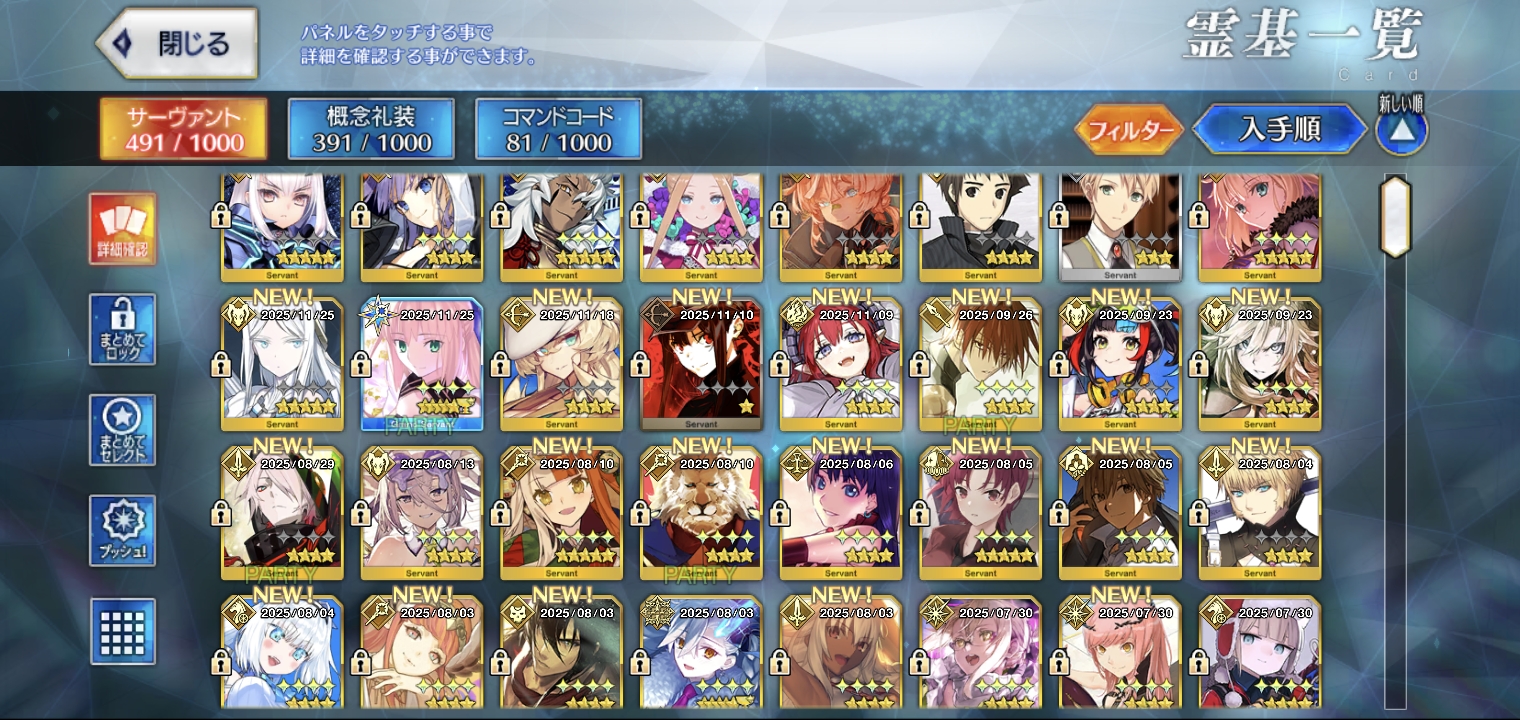
Task: View the servant card dated 2025/08/13
Action: [421, 515]
